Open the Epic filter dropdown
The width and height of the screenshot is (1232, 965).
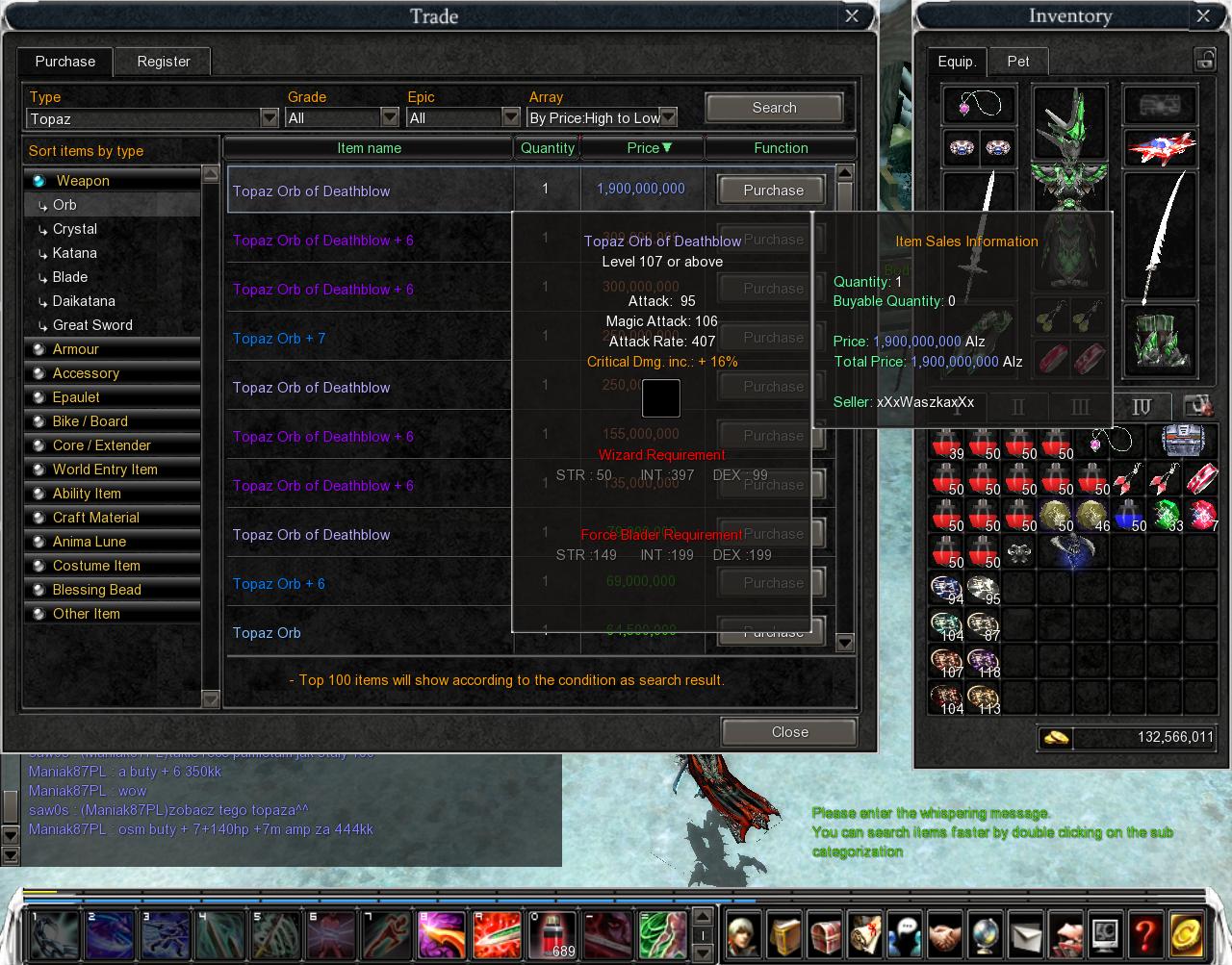tap(511, 117)
